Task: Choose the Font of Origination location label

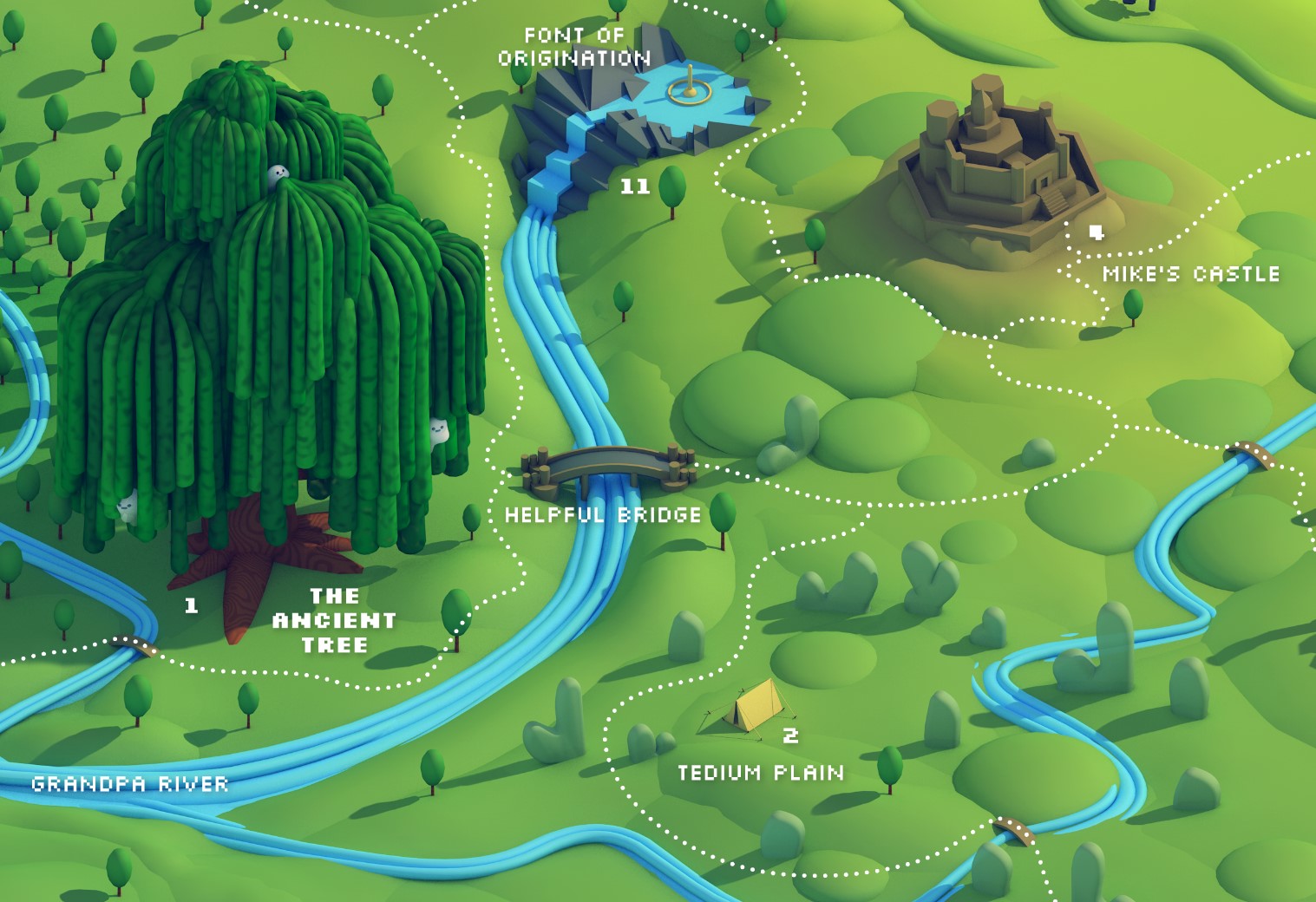Action: pos(573,47)
